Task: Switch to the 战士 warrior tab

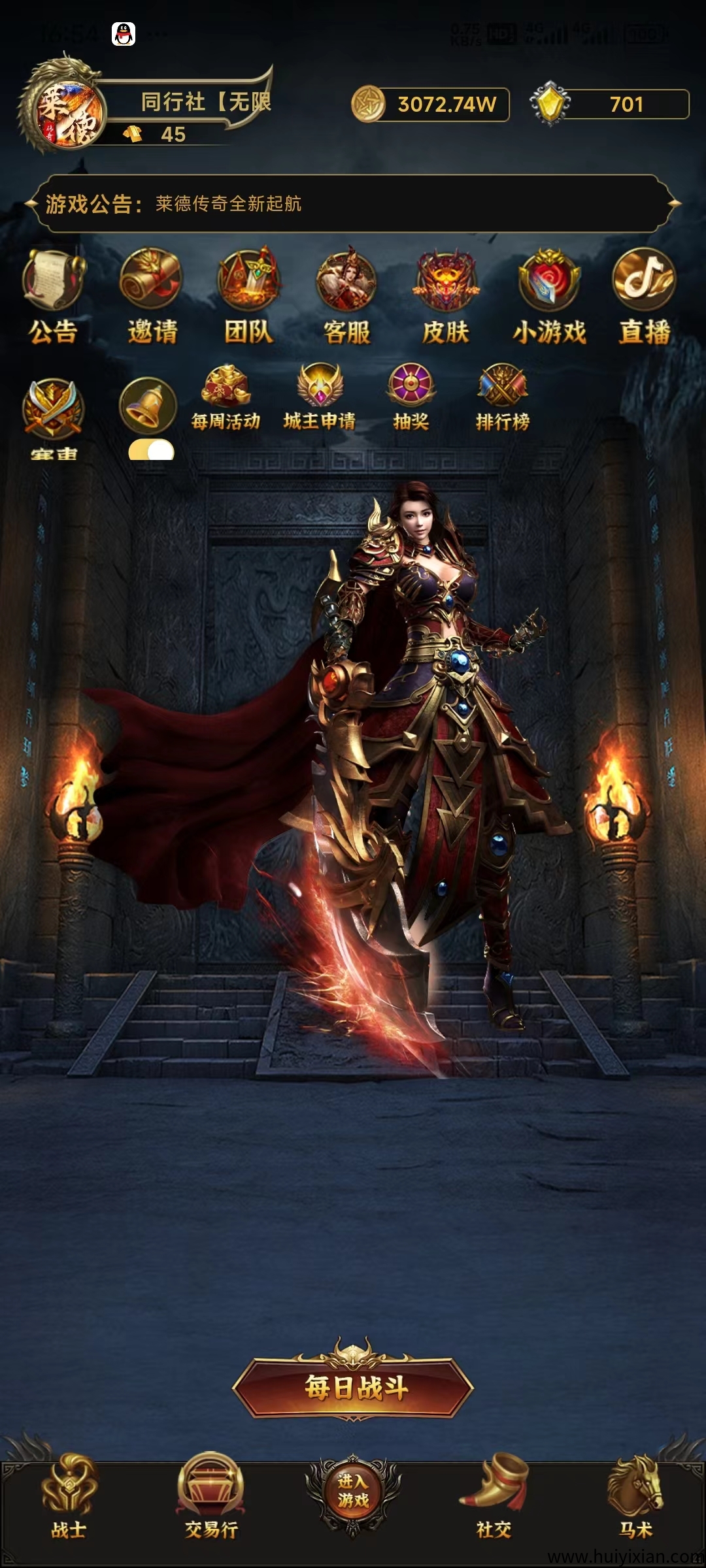Action: tap(69, 1495)
